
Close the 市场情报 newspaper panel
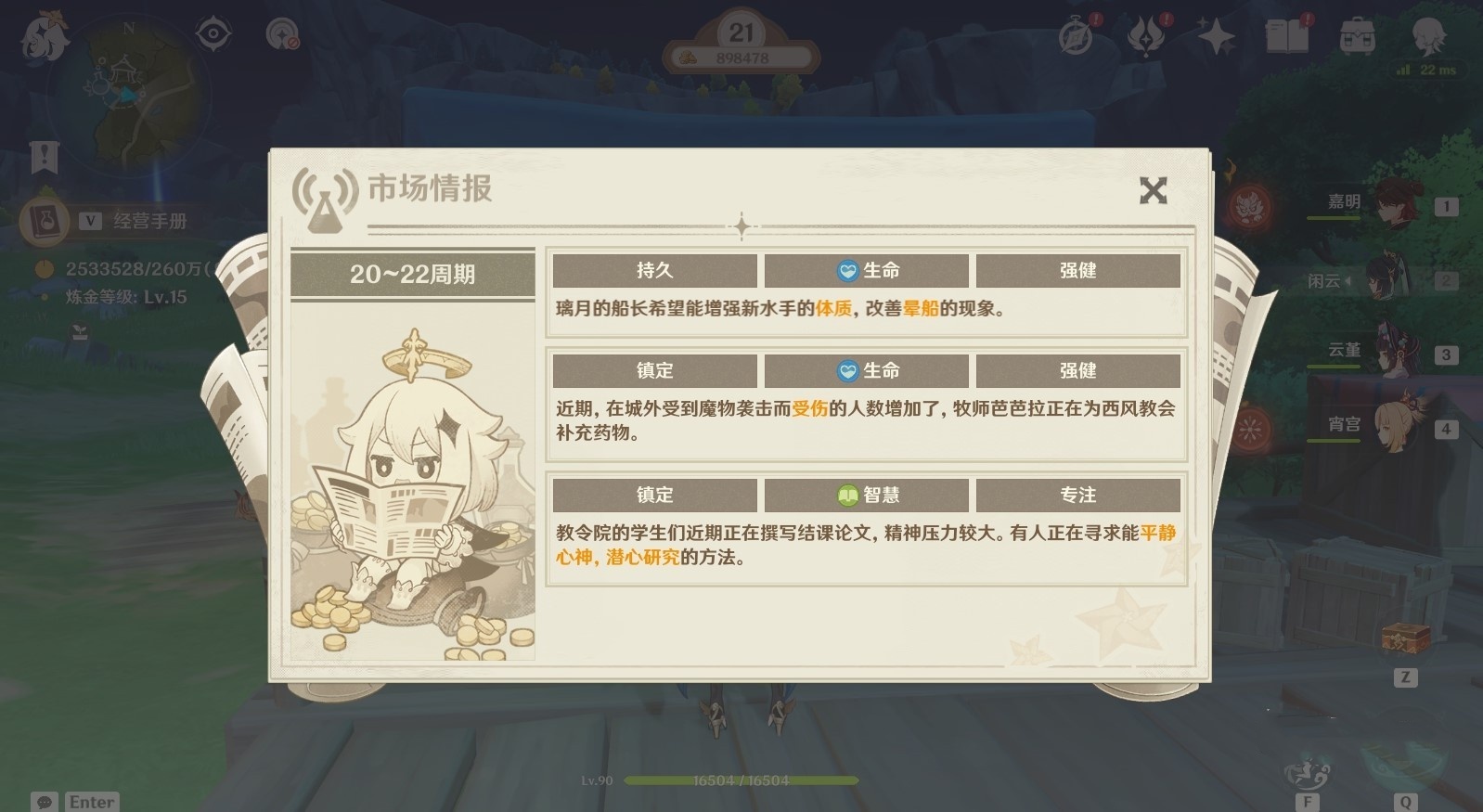point(1154,189)
